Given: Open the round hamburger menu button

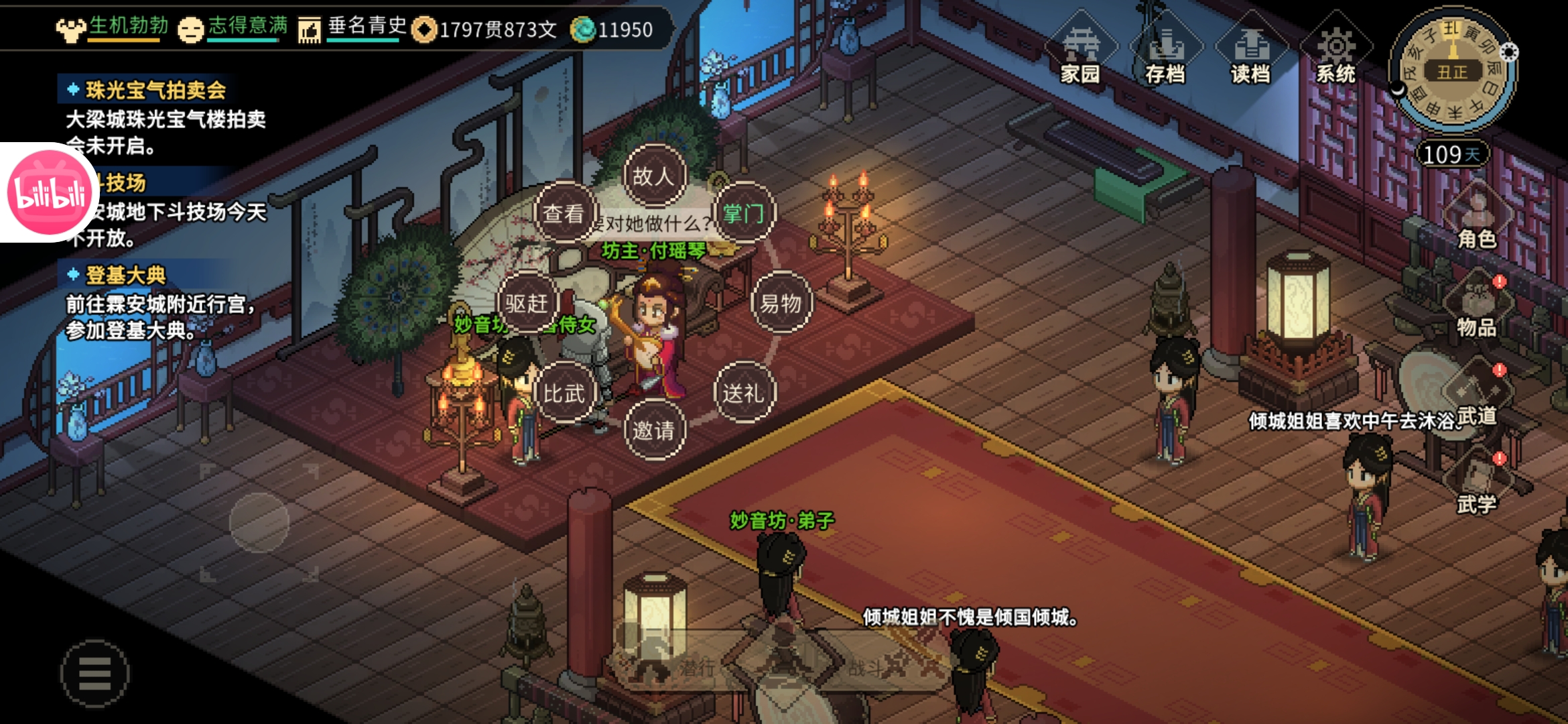Looking at the screenshot, I should [95, 673].
